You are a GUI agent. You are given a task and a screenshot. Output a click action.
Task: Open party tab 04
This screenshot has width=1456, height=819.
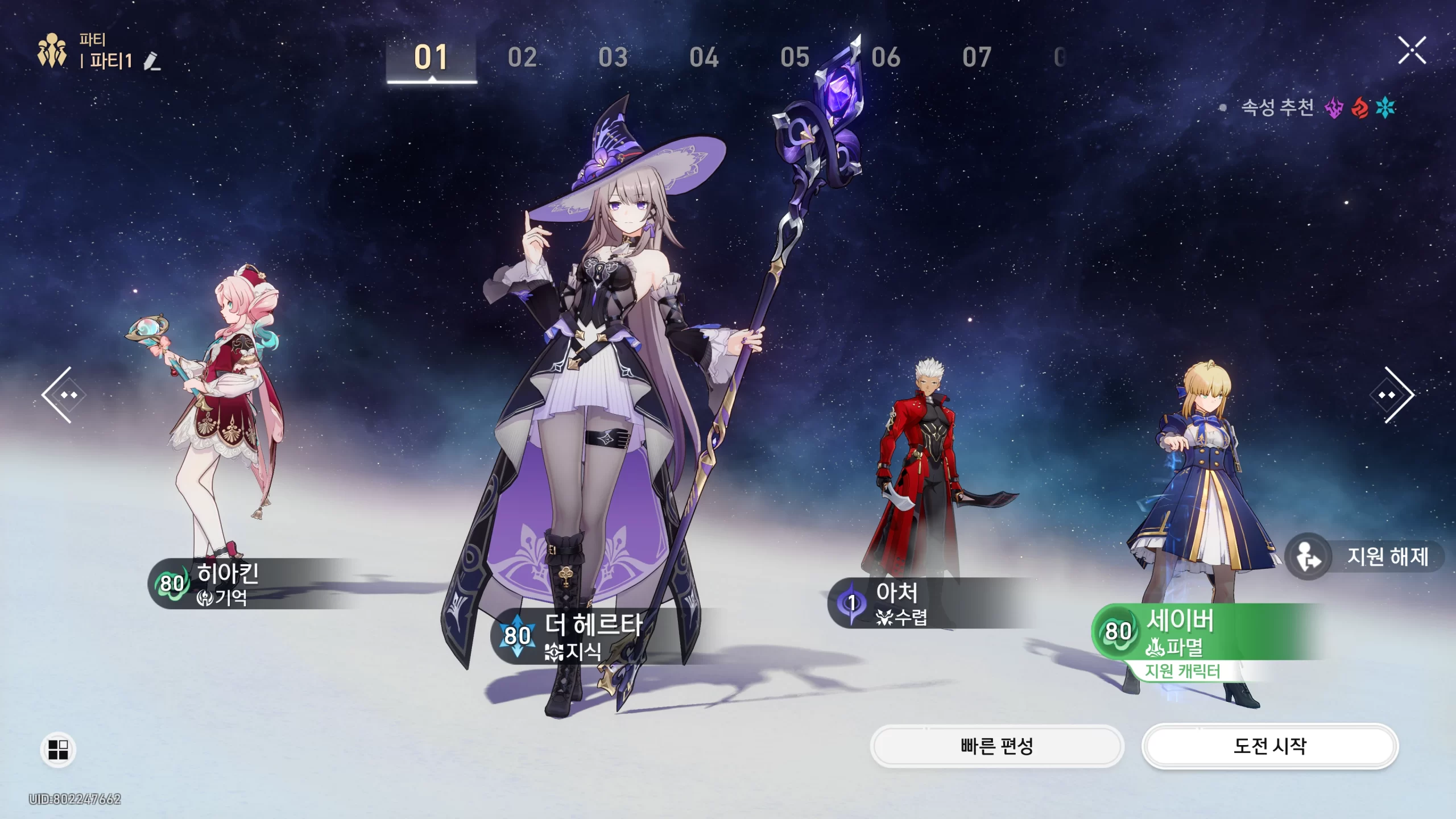[x=704, y=57]
